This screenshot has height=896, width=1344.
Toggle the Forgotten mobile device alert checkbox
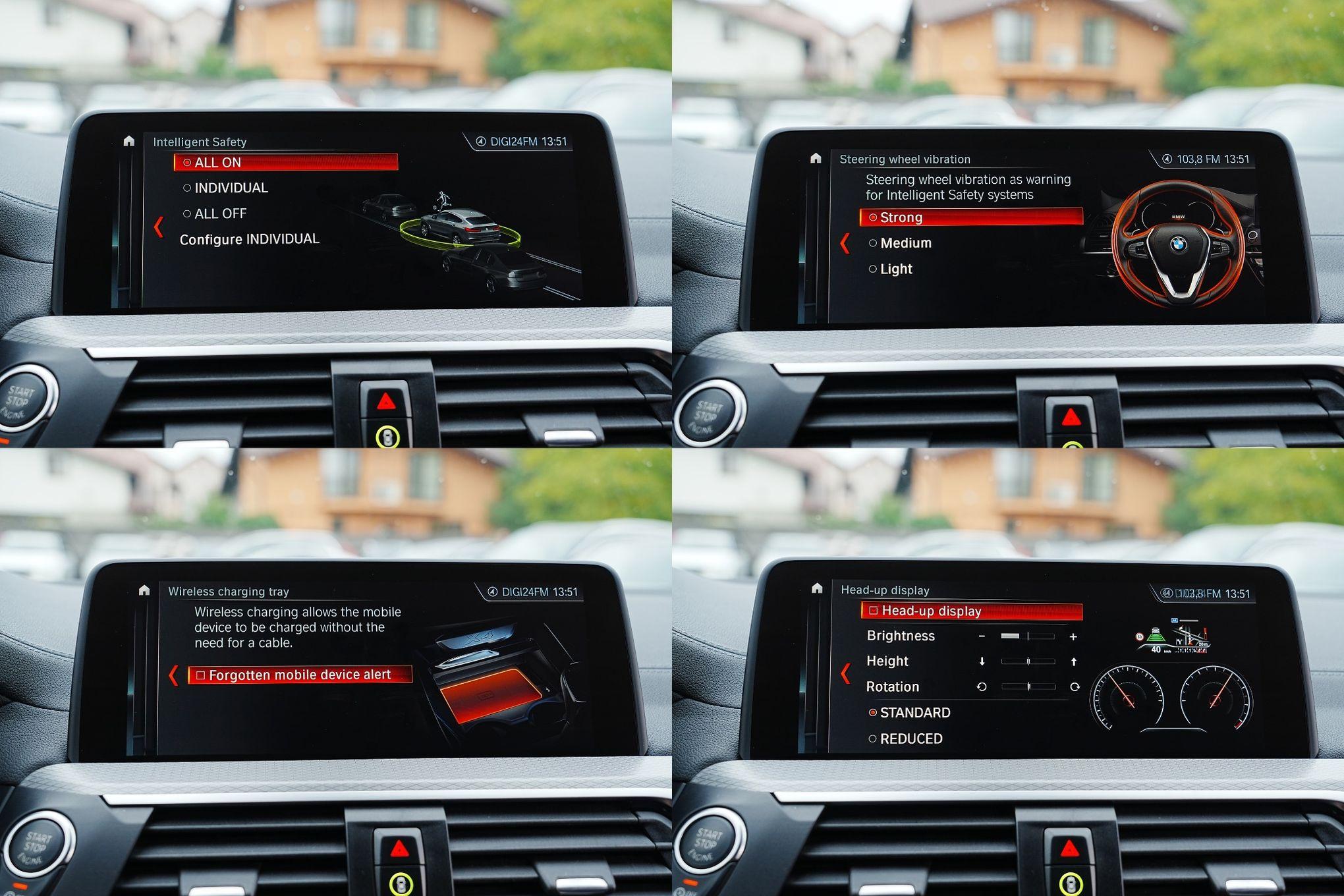(201, 675)
